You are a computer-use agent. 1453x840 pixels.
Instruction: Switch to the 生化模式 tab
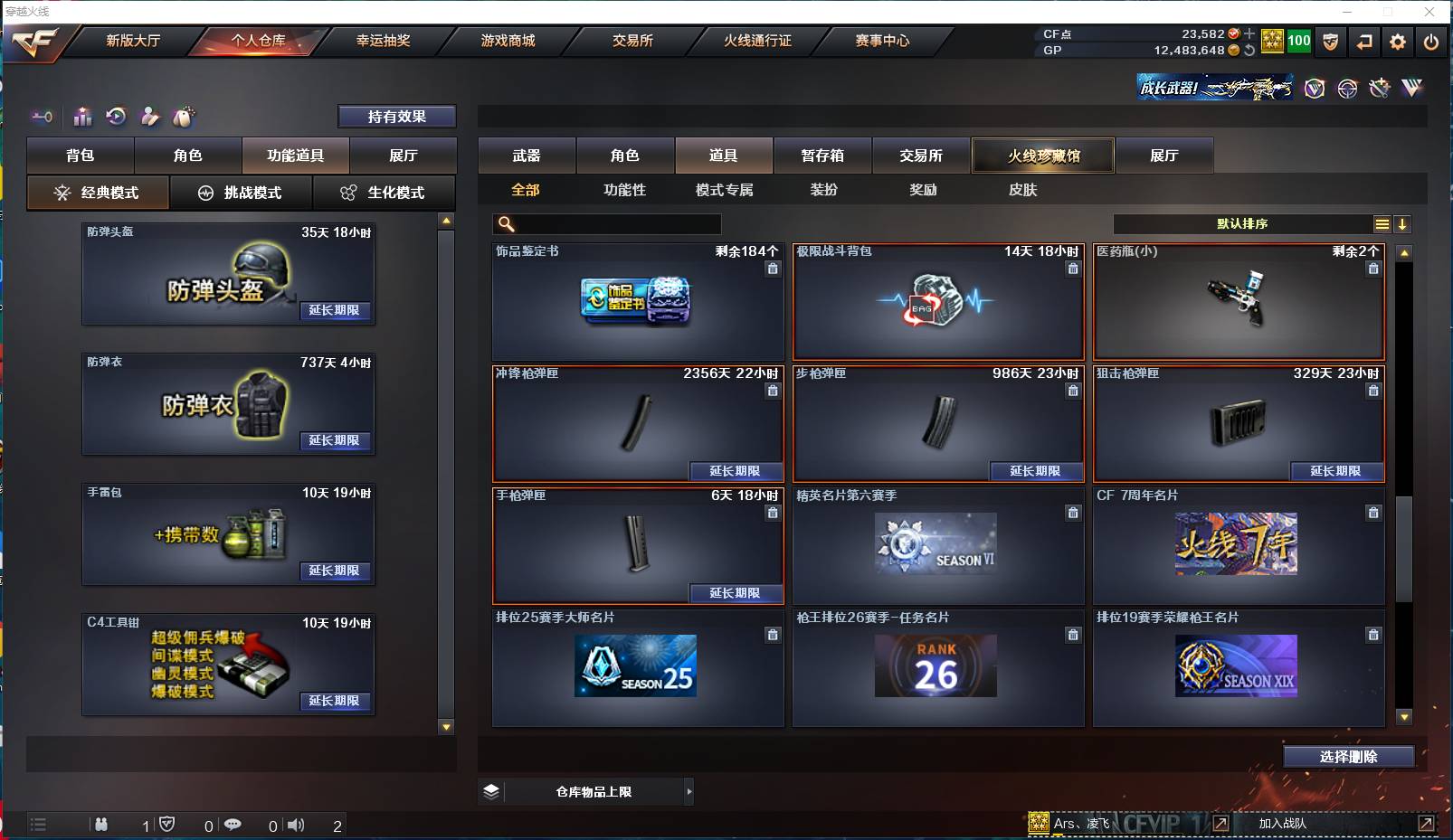tap(384, 193)
